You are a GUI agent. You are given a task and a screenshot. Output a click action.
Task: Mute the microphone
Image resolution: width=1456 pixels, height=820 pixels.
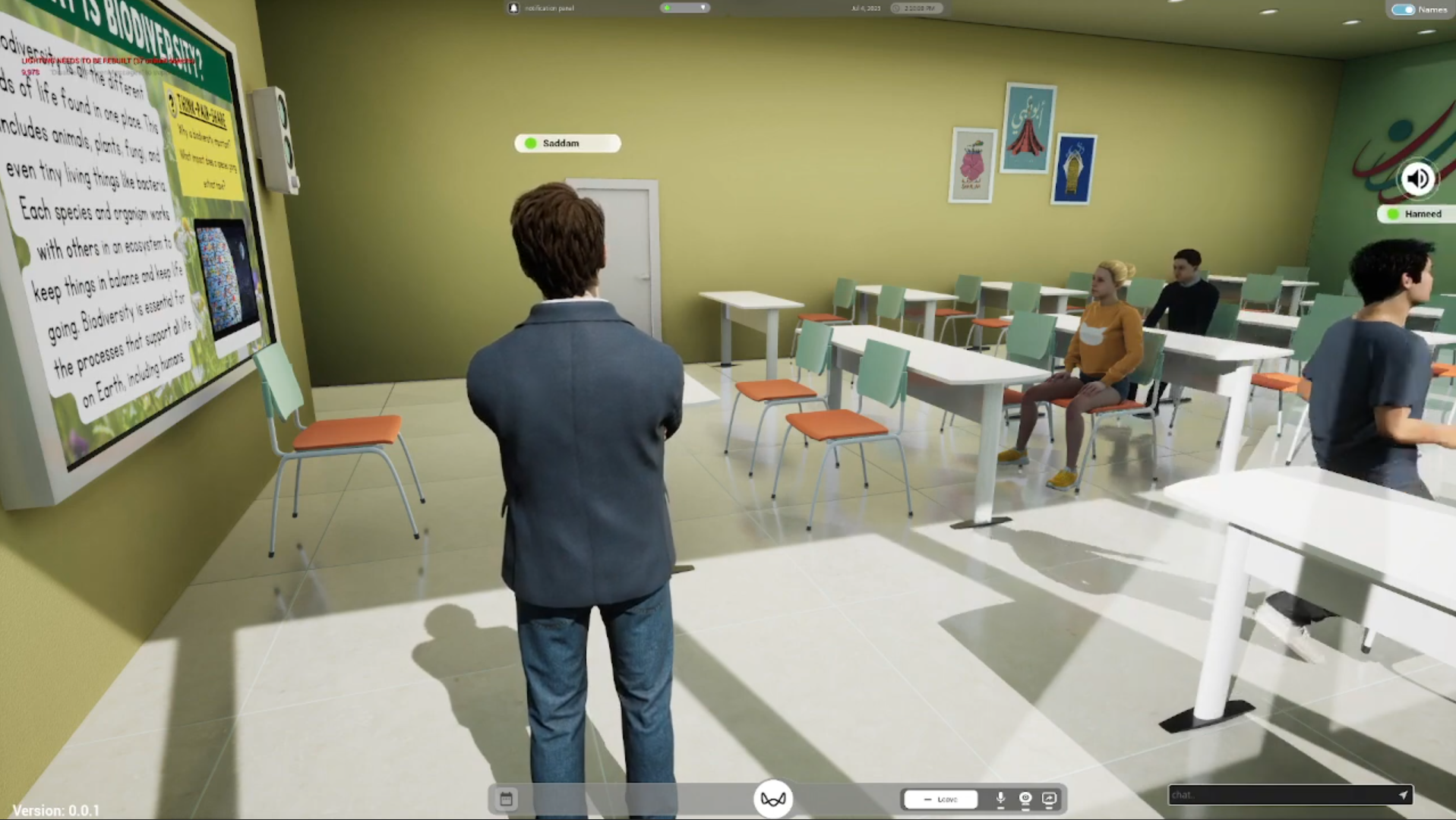point(1000,798)
